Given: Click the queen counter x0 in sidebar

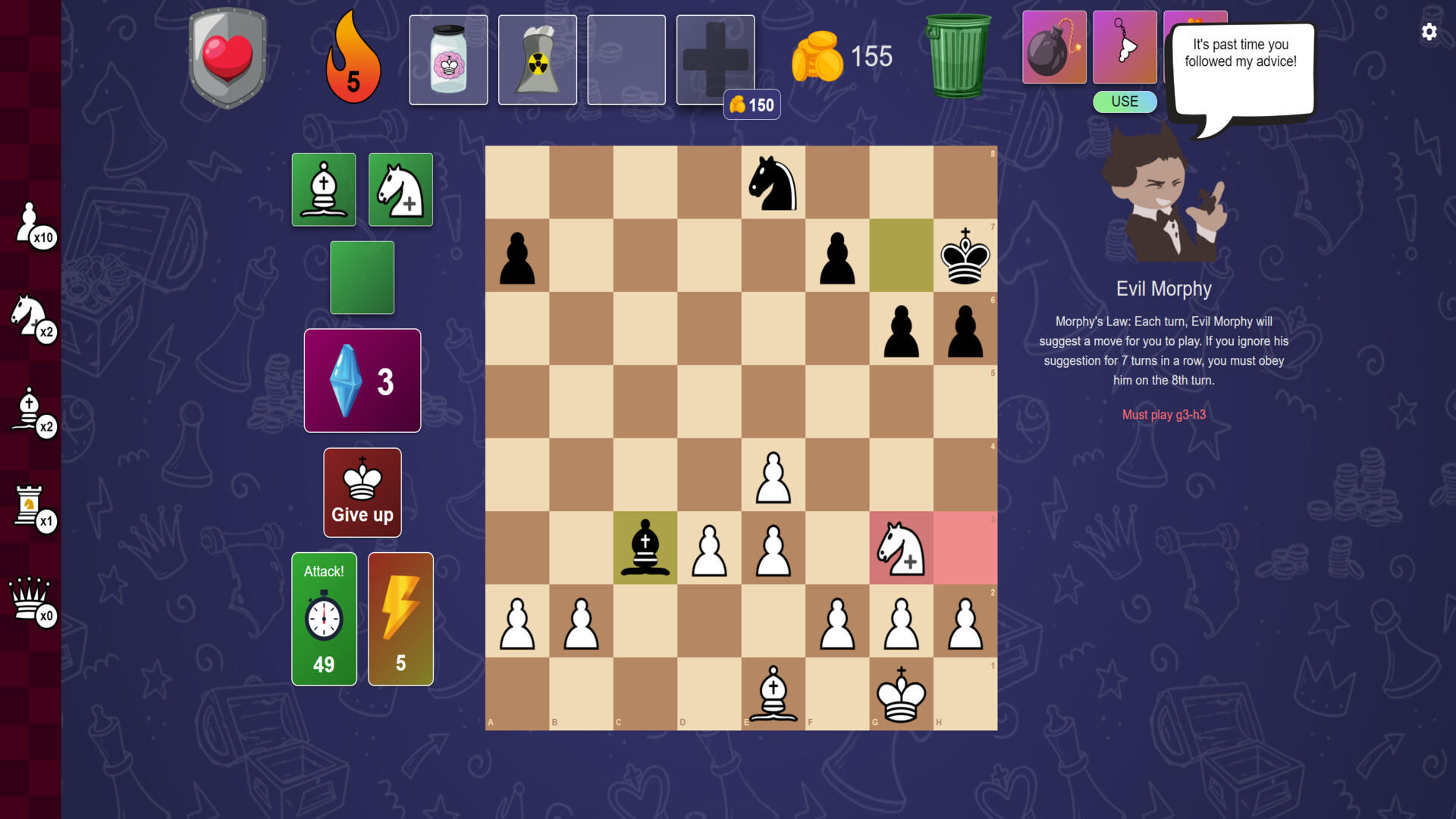Looking at the screenshot, I should (x=30, y=603).
